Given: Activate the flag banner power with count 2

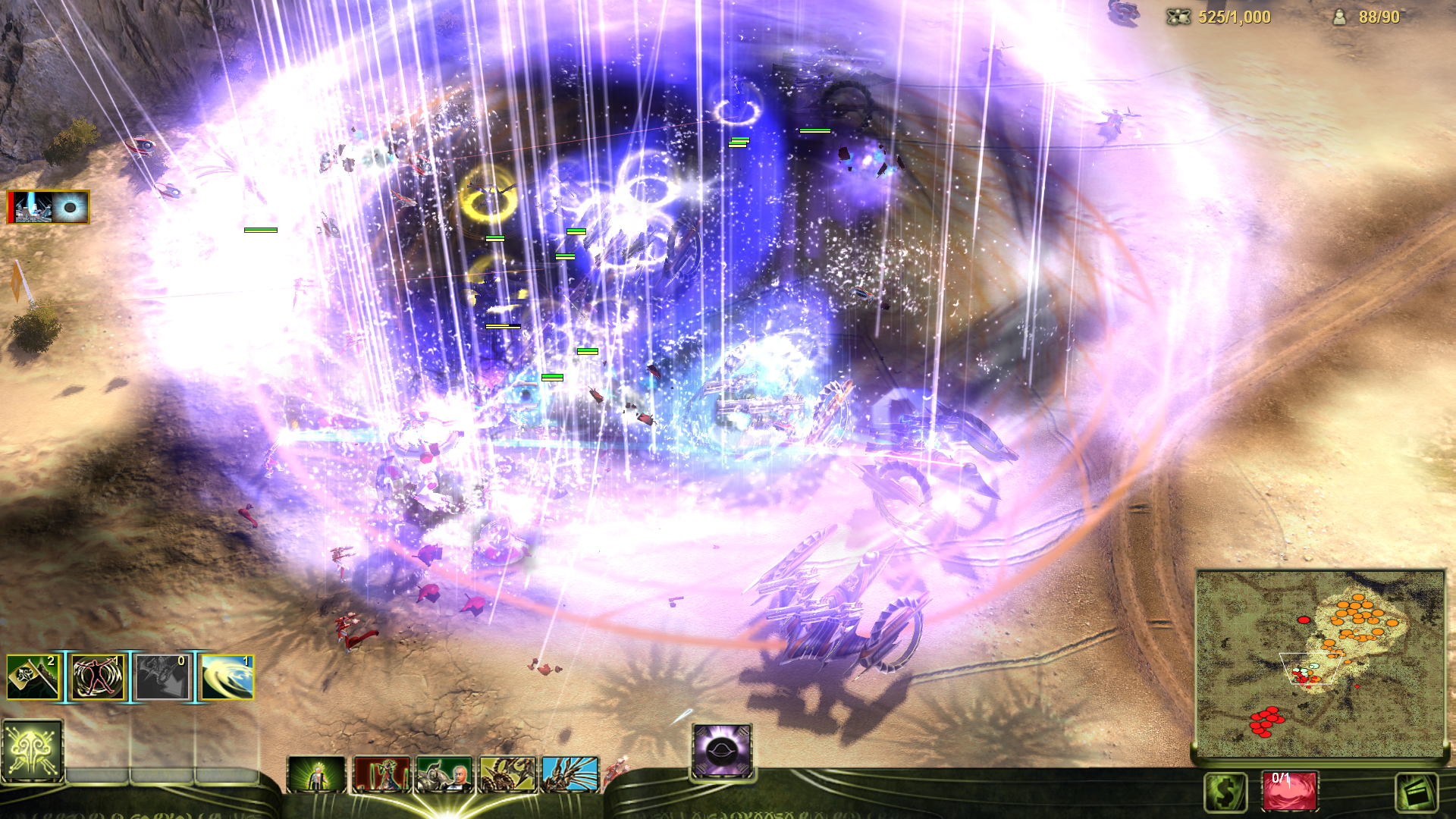Looking at the screenshot, I should 33,677.
